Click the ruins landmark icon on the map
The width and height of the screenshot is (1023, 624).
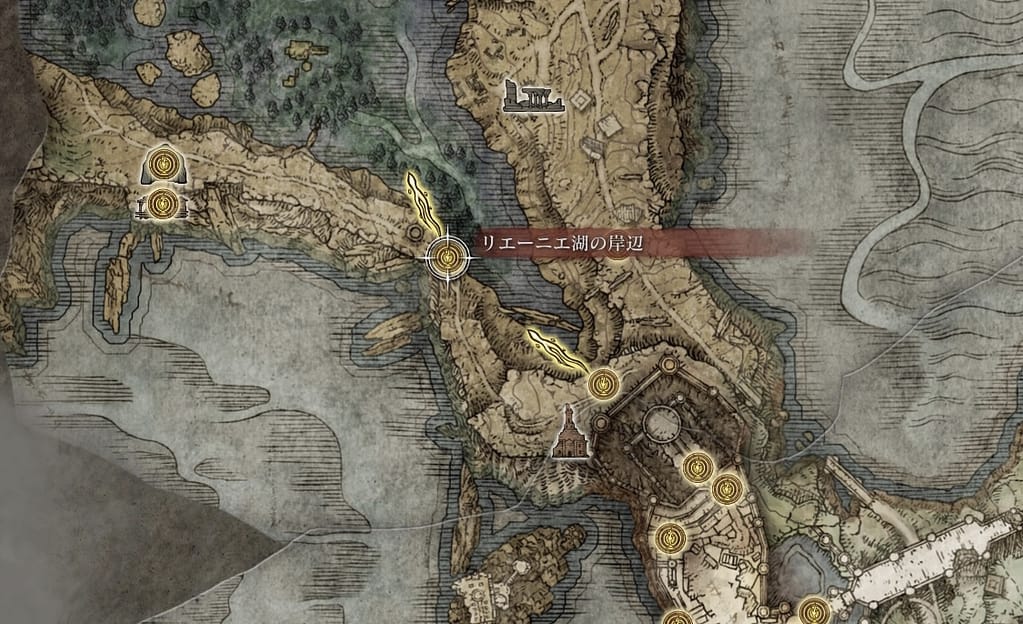(x=535, y=95)
